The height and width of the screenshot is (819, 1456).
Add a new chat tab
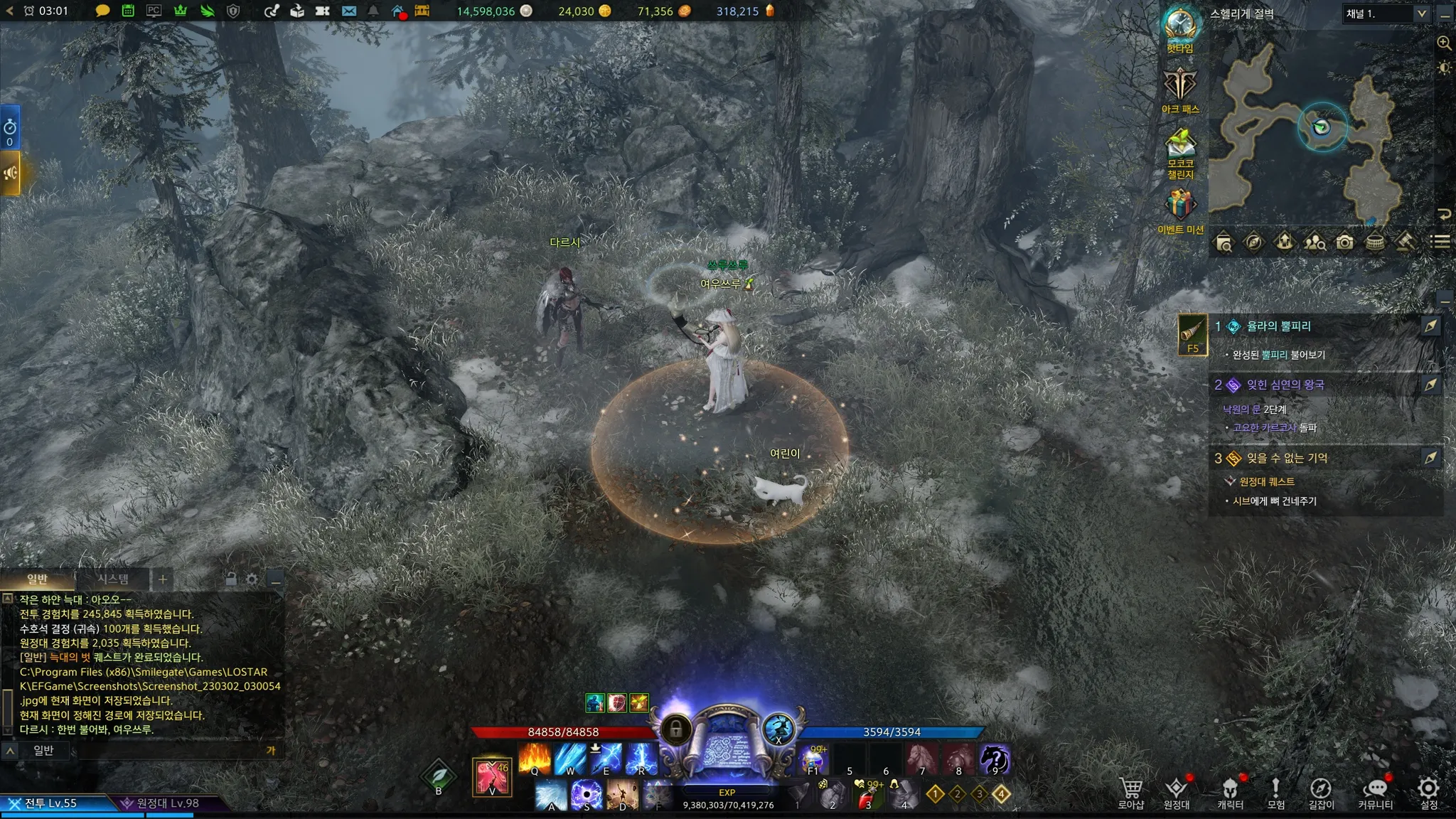pos(163,579)
